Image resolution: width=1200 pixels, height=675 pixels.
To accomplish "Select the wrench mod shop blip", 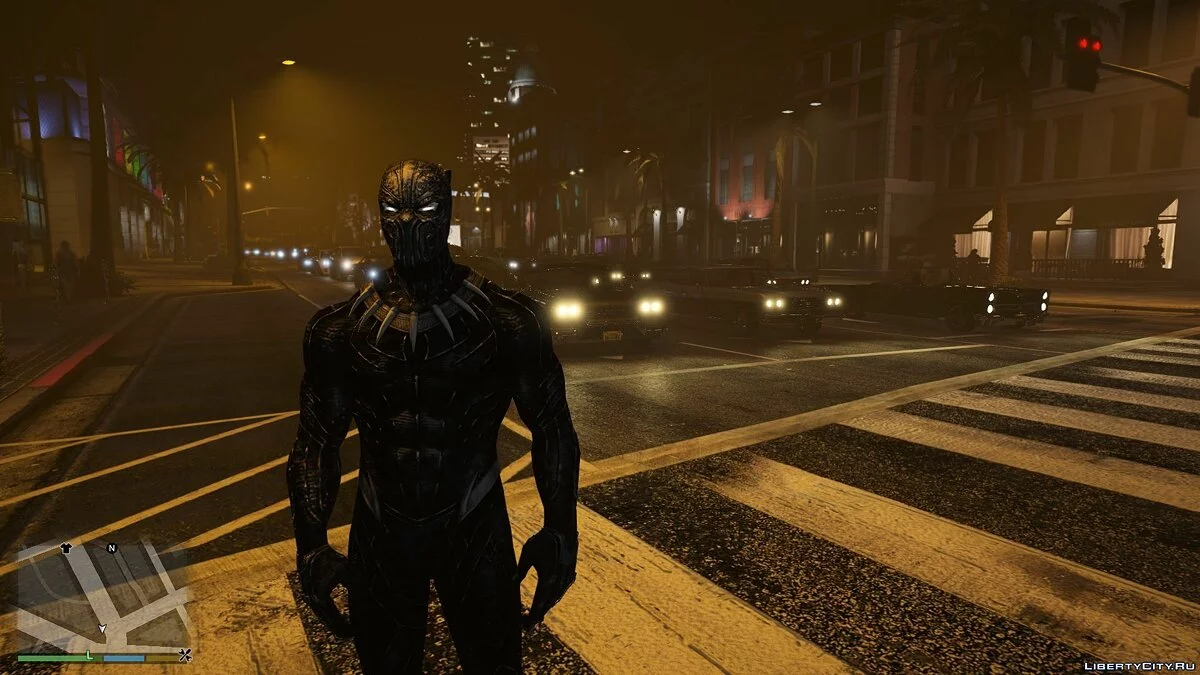I will (x=185, y=656).
